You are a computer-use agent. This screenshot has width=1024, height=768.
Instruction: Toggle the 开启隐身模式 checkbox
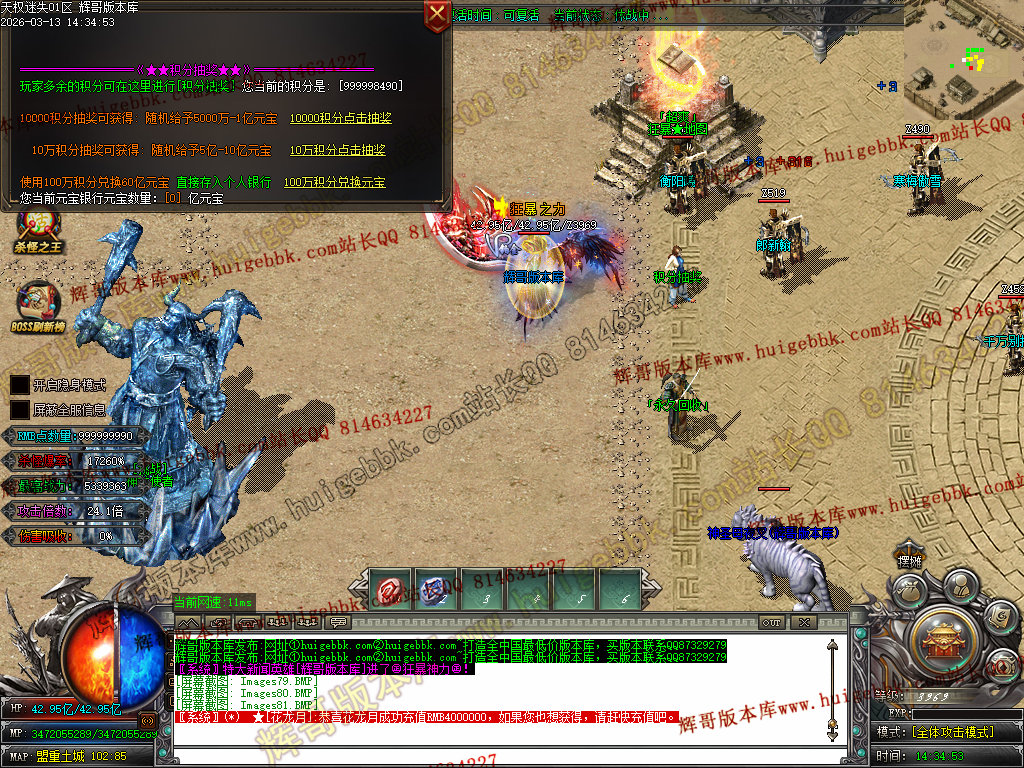[x=19, y=384]
